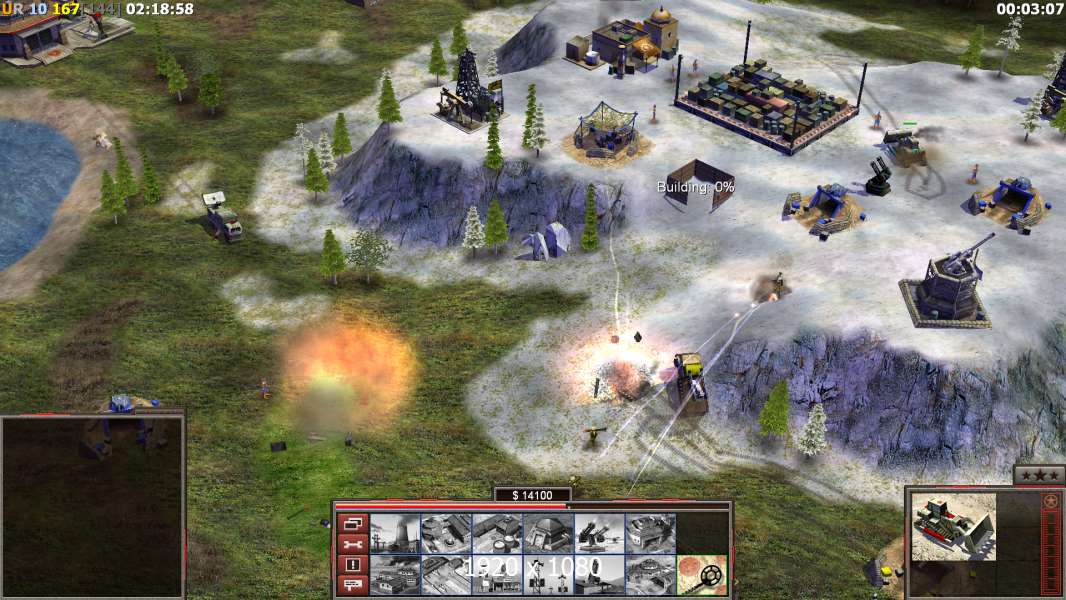The image size is (1066, 600).
Task: Click the minimap radar panel
Action: (x=92, y=507)
